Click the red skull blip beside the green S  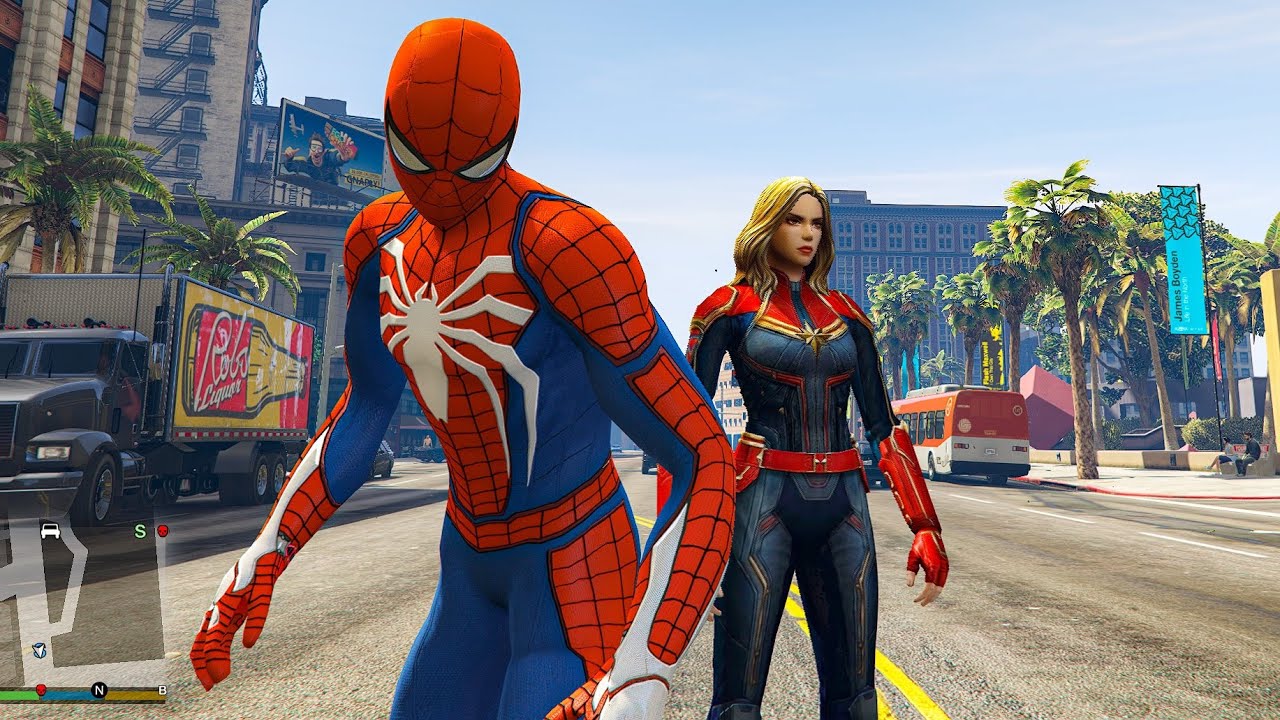tap(162, 530)
